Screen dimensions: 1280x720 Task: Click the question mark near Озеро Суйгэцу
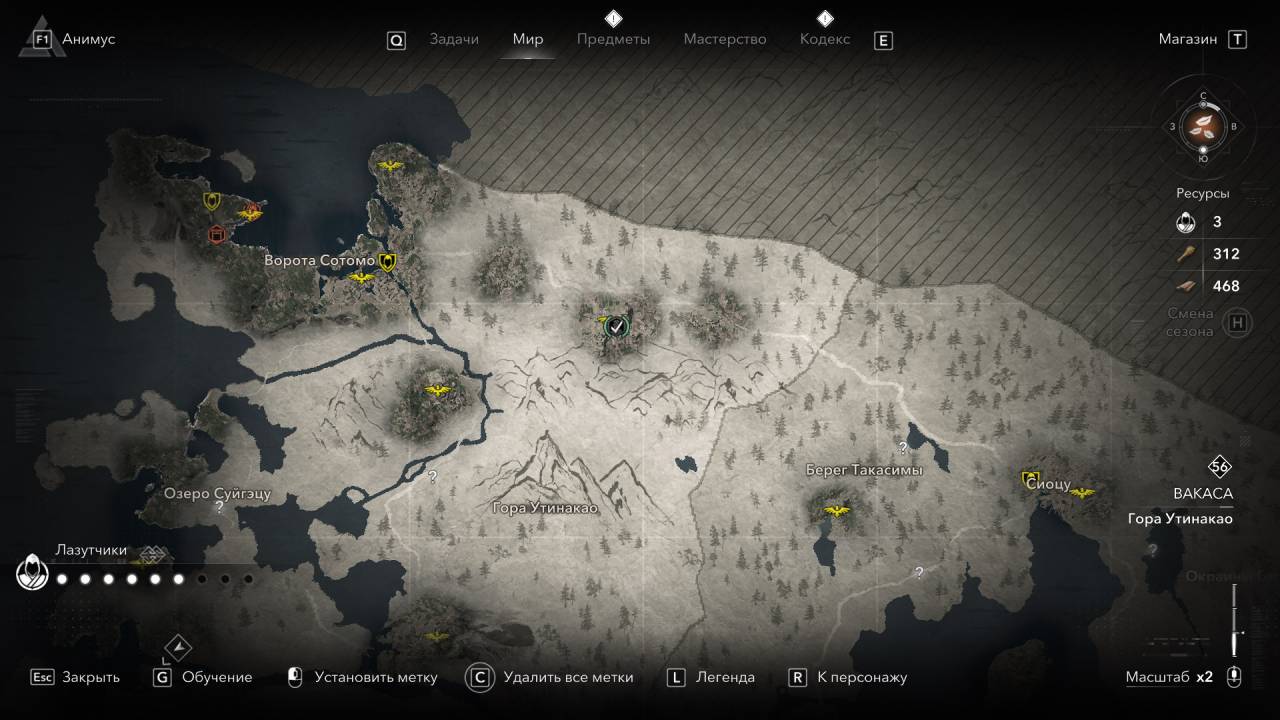(219, 507)
